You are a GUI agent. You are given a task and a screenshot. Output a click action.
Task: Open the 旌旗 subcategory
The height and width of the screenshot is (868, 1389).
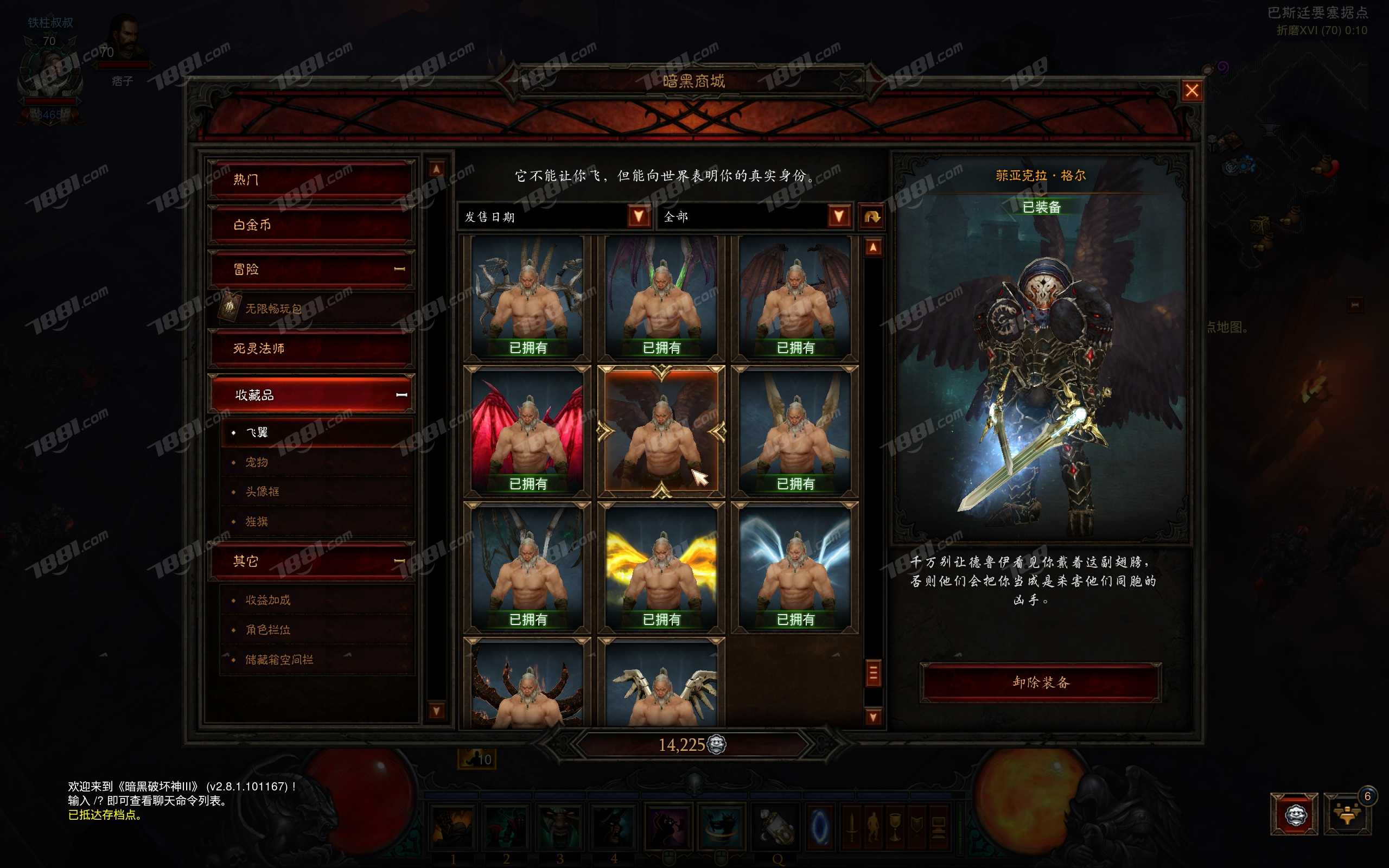pyautogui.click(x=257, y=521)
